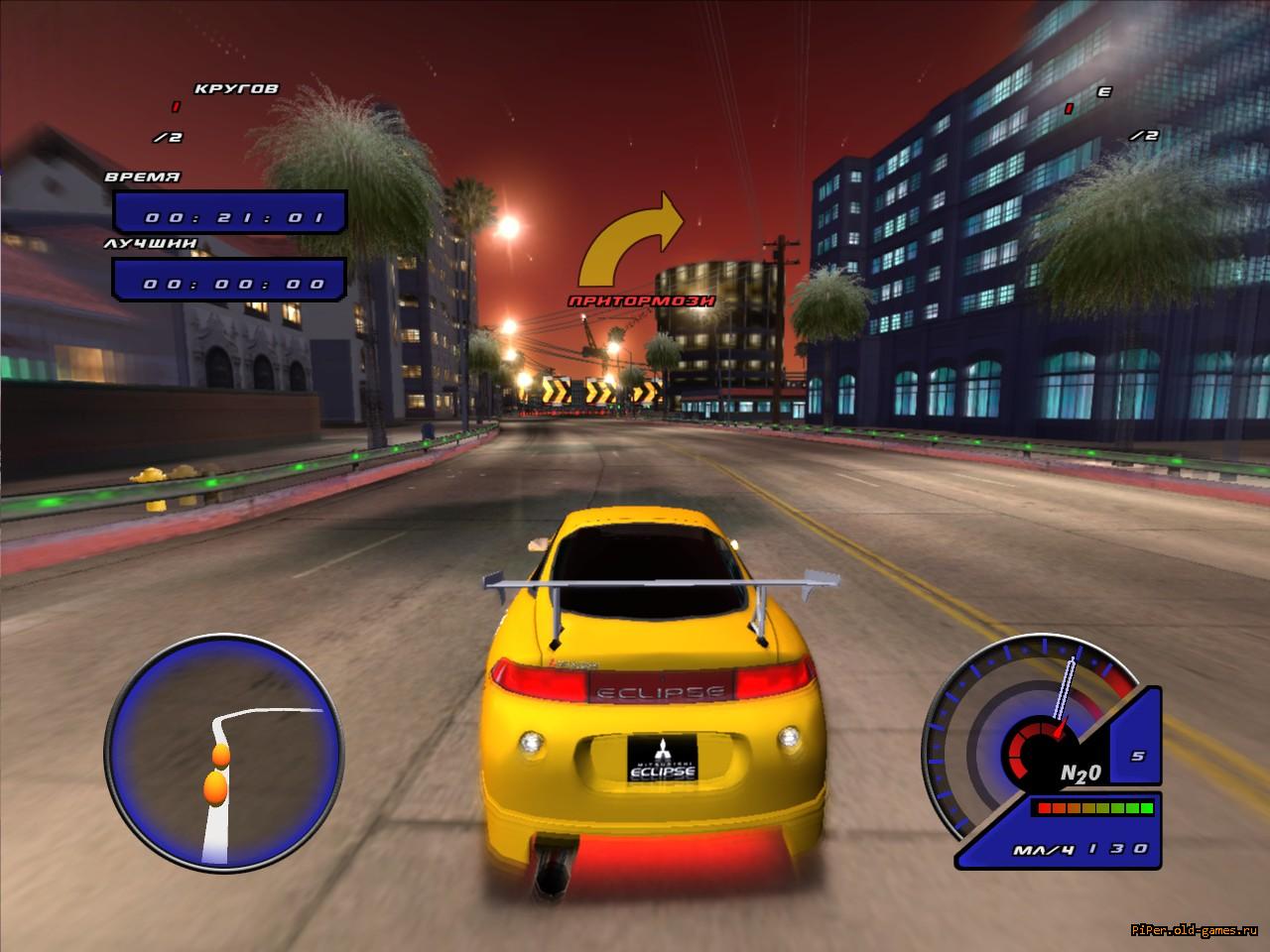Select the N2O nitrous indicator

pyautogui.click(x=1080, y=773)
